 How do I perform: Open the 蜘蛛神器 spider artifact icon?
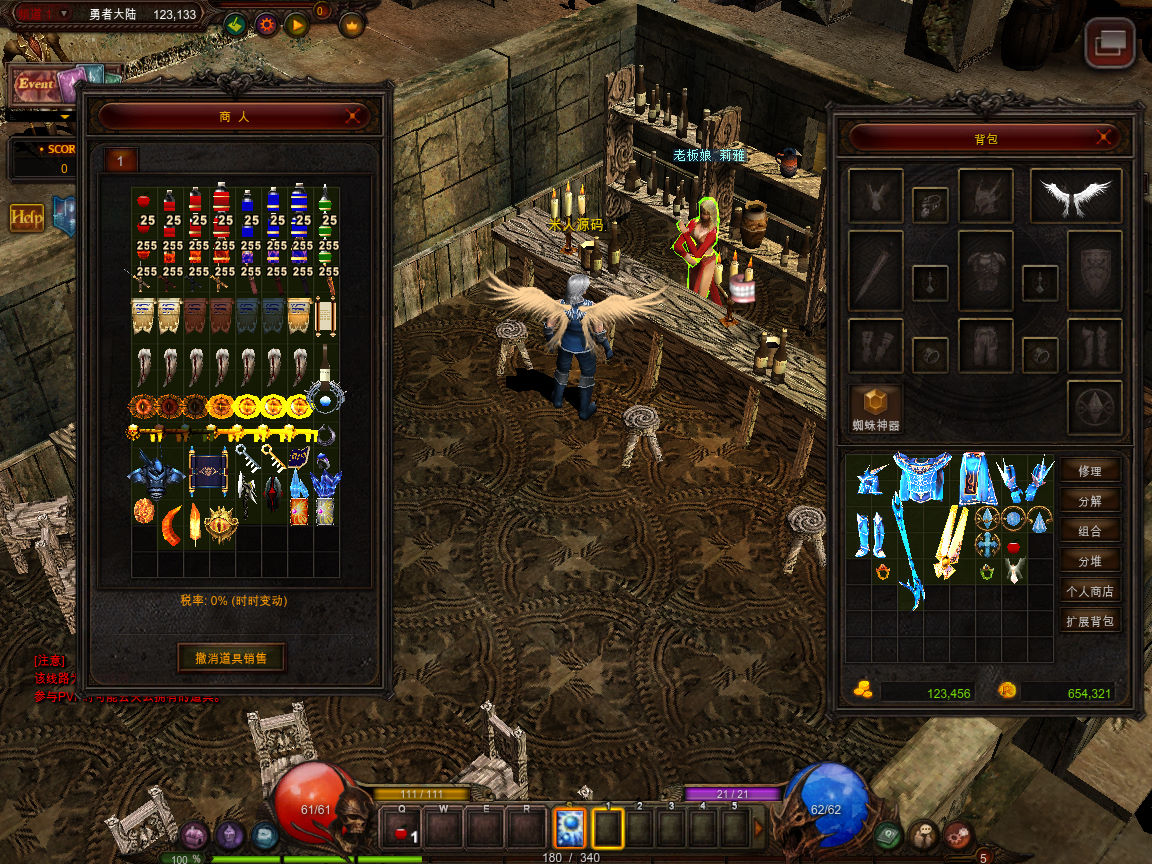coord(876,403)
